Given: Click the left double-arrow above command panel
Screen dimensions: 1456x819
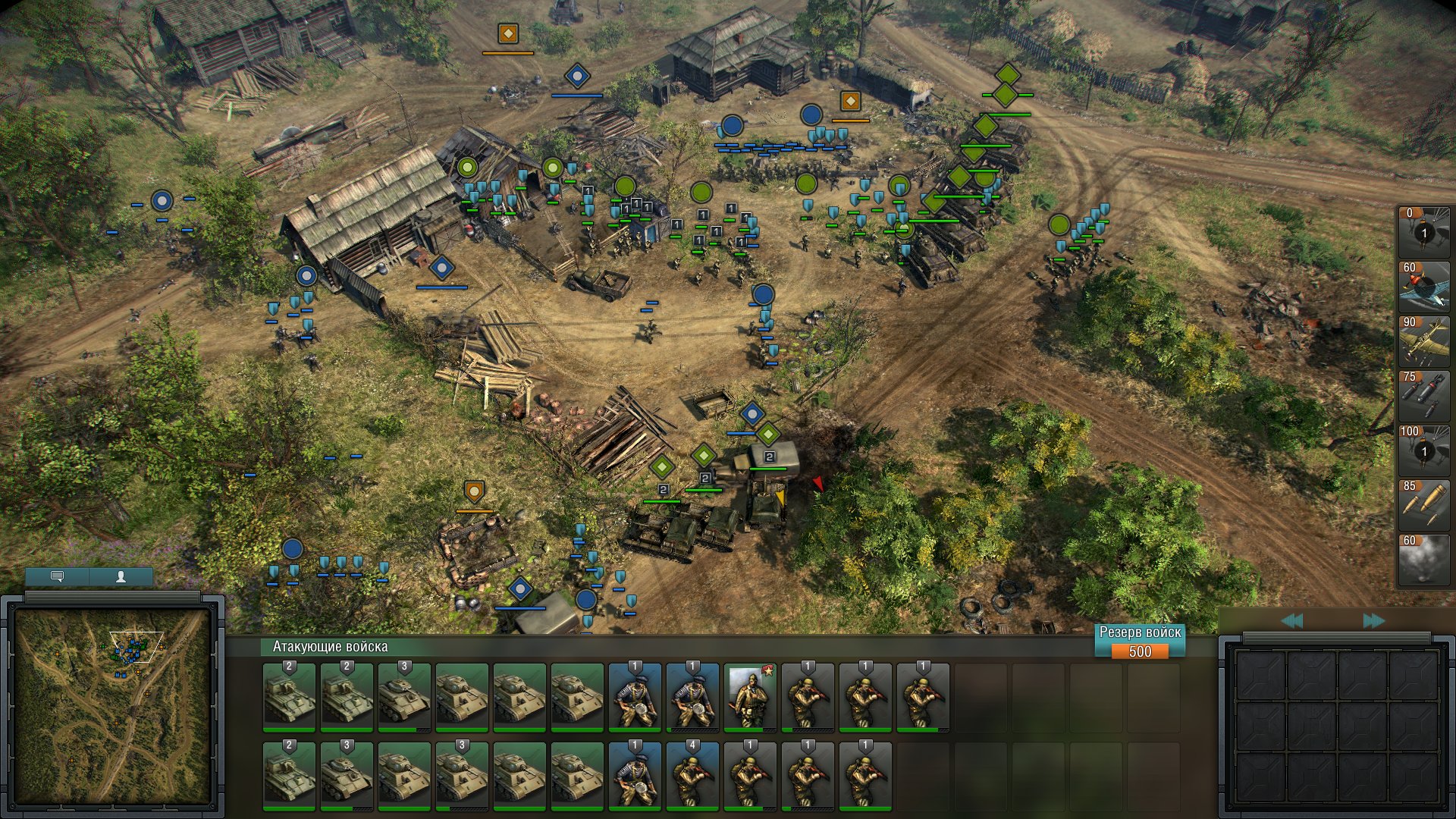Looking at the screenshot, I should [x=1291, y=621].
